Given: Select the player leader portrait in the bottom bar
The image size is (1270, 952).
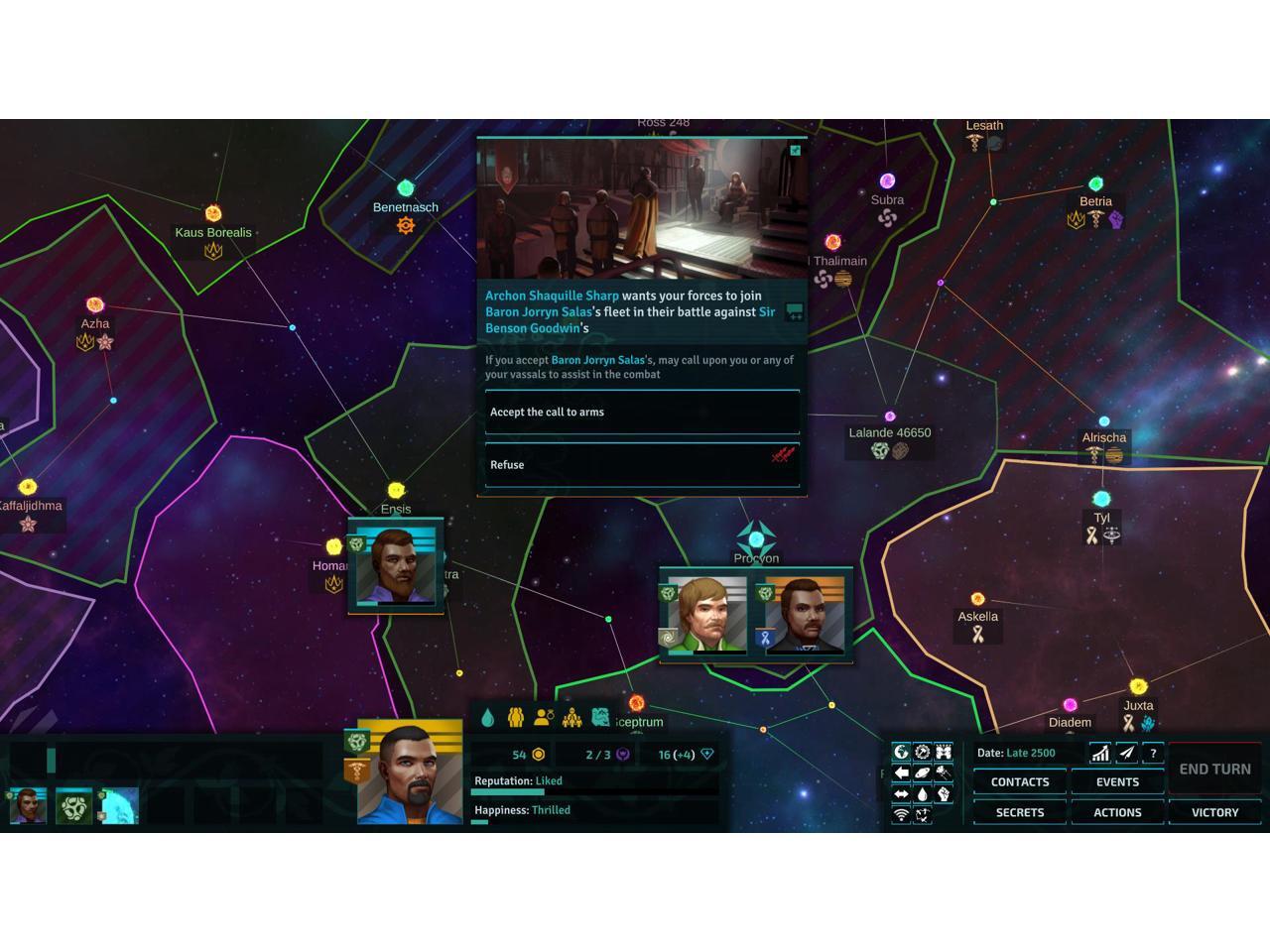Looking at the screenshot, I should click(409, 774).
